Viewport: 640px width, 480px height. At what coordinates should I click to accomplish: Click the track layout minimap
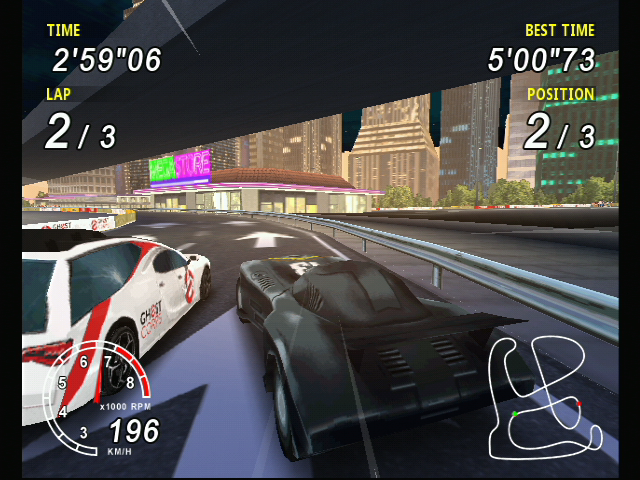(544, 399)
